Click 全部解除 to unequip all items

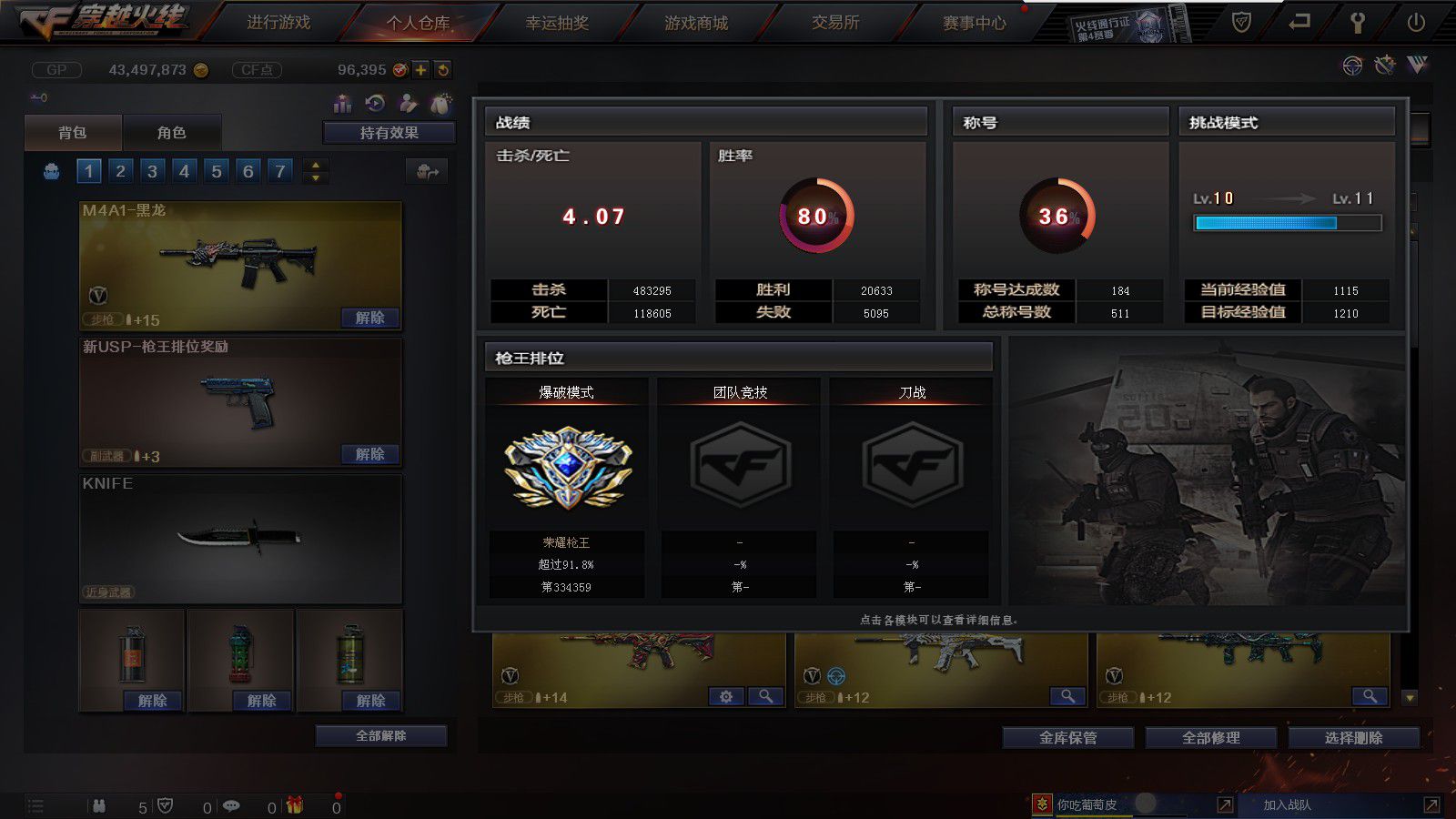point(379,735)
